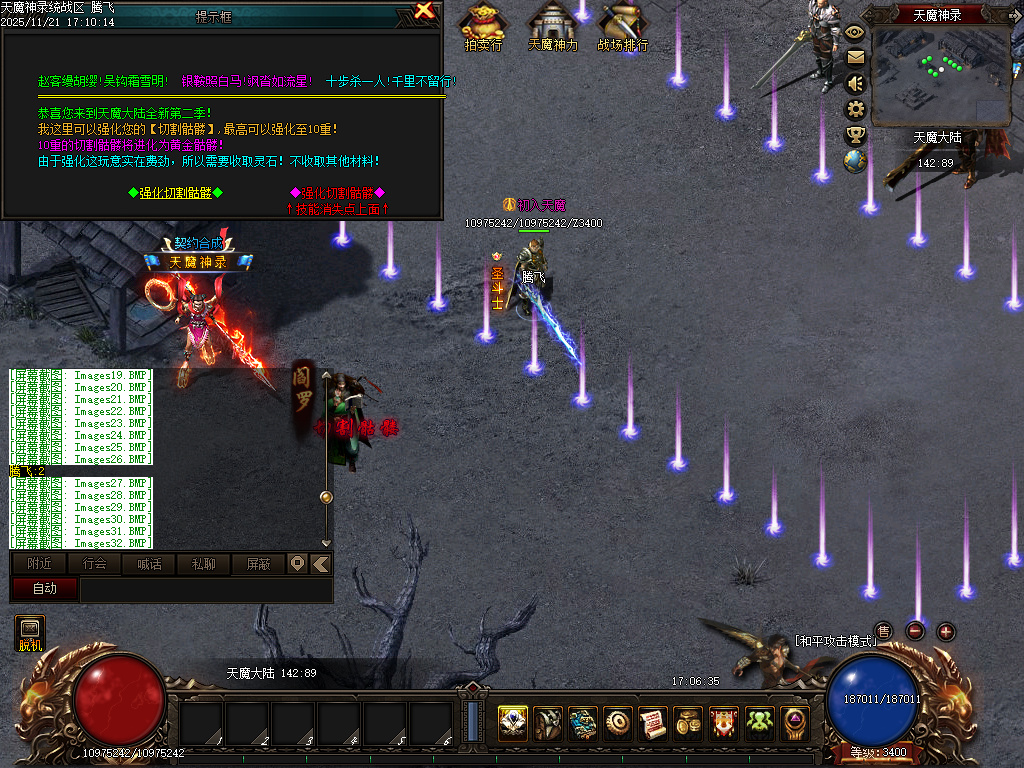Click the chat text input box

(205, 590)
